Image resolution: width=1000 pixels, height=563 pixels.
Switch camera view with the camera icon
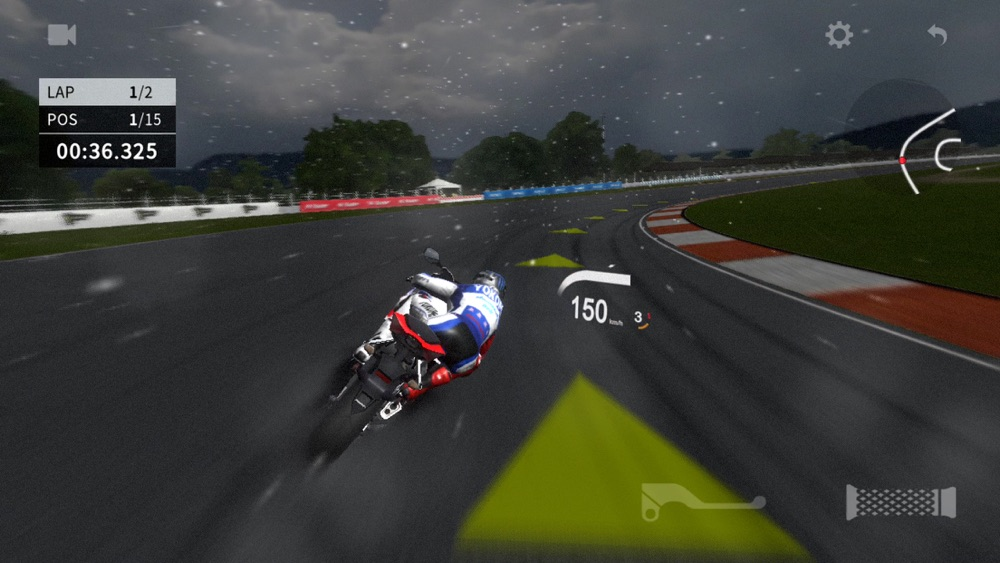(62, 35)
